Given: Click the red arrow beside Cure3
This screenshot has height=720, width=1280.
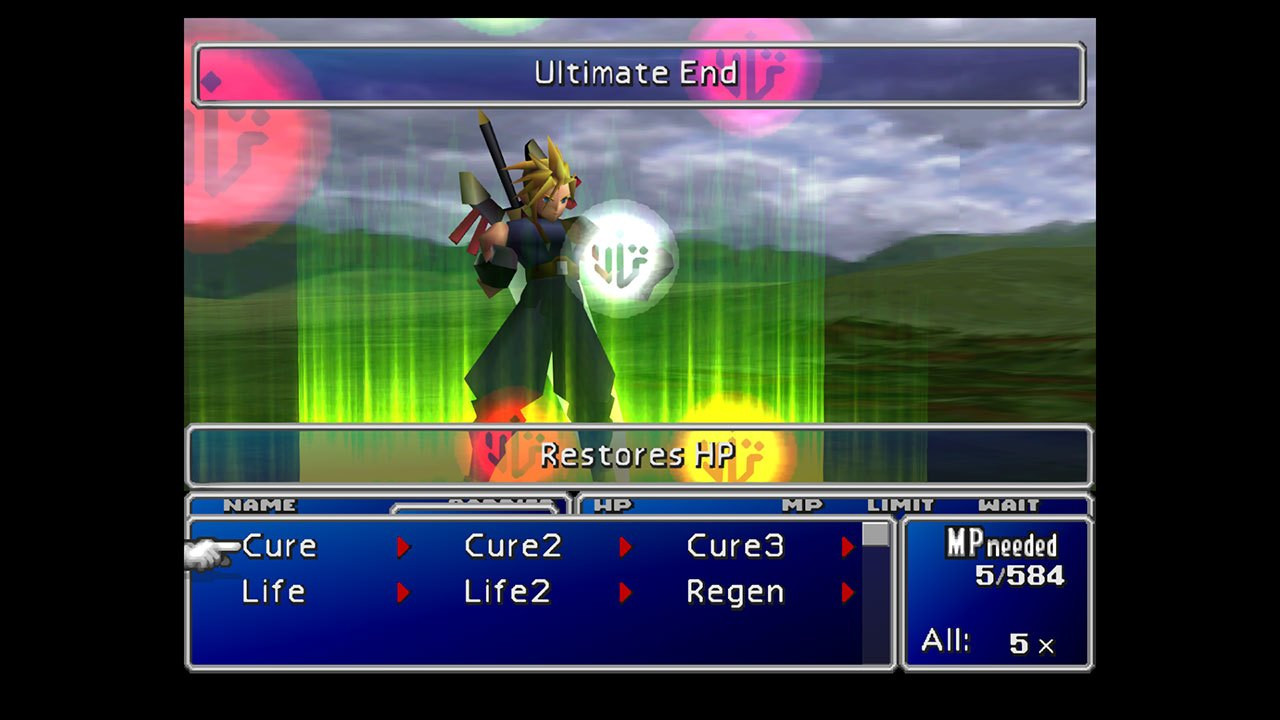Looking at the screenshot, I should (x=847, y=546).
